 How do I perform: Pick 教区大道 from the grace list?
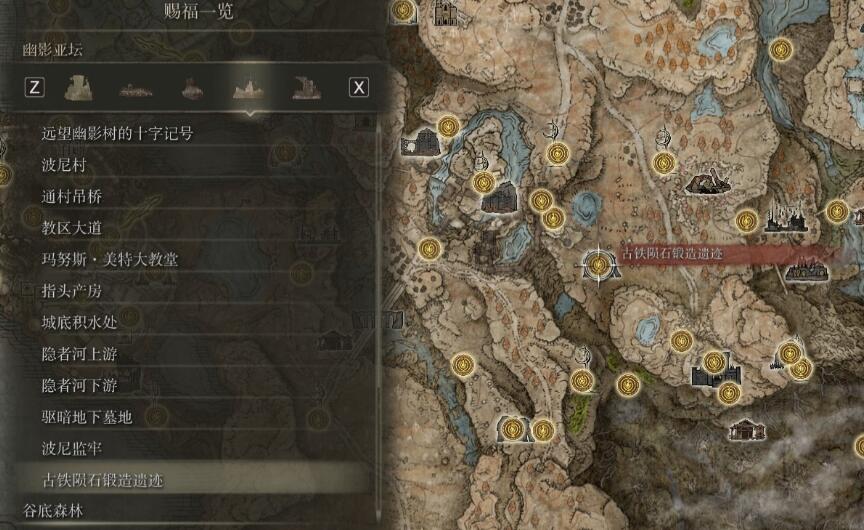[72, 228]
